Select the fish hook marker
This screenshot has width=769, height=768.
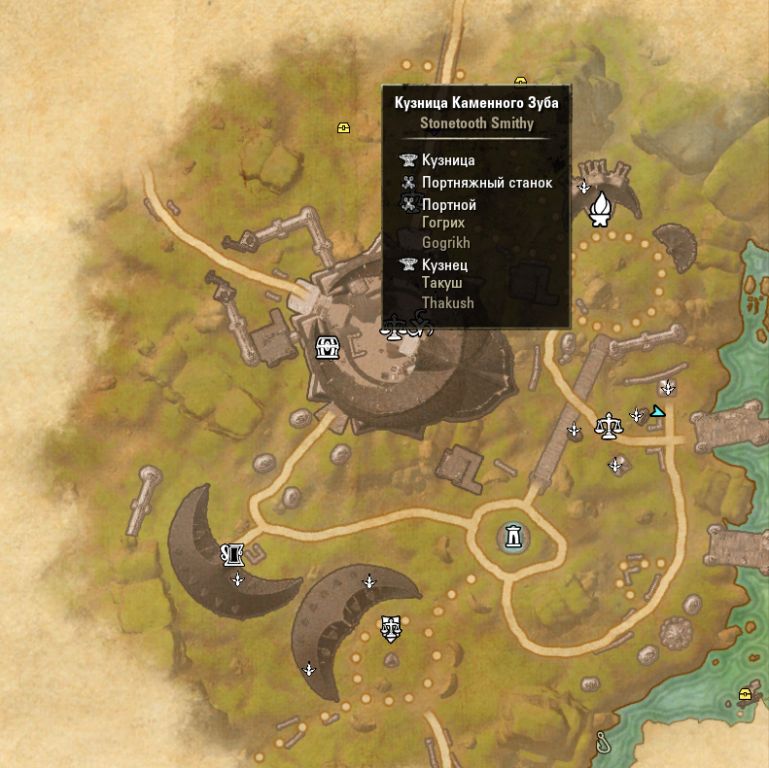[x=602, y=742]
